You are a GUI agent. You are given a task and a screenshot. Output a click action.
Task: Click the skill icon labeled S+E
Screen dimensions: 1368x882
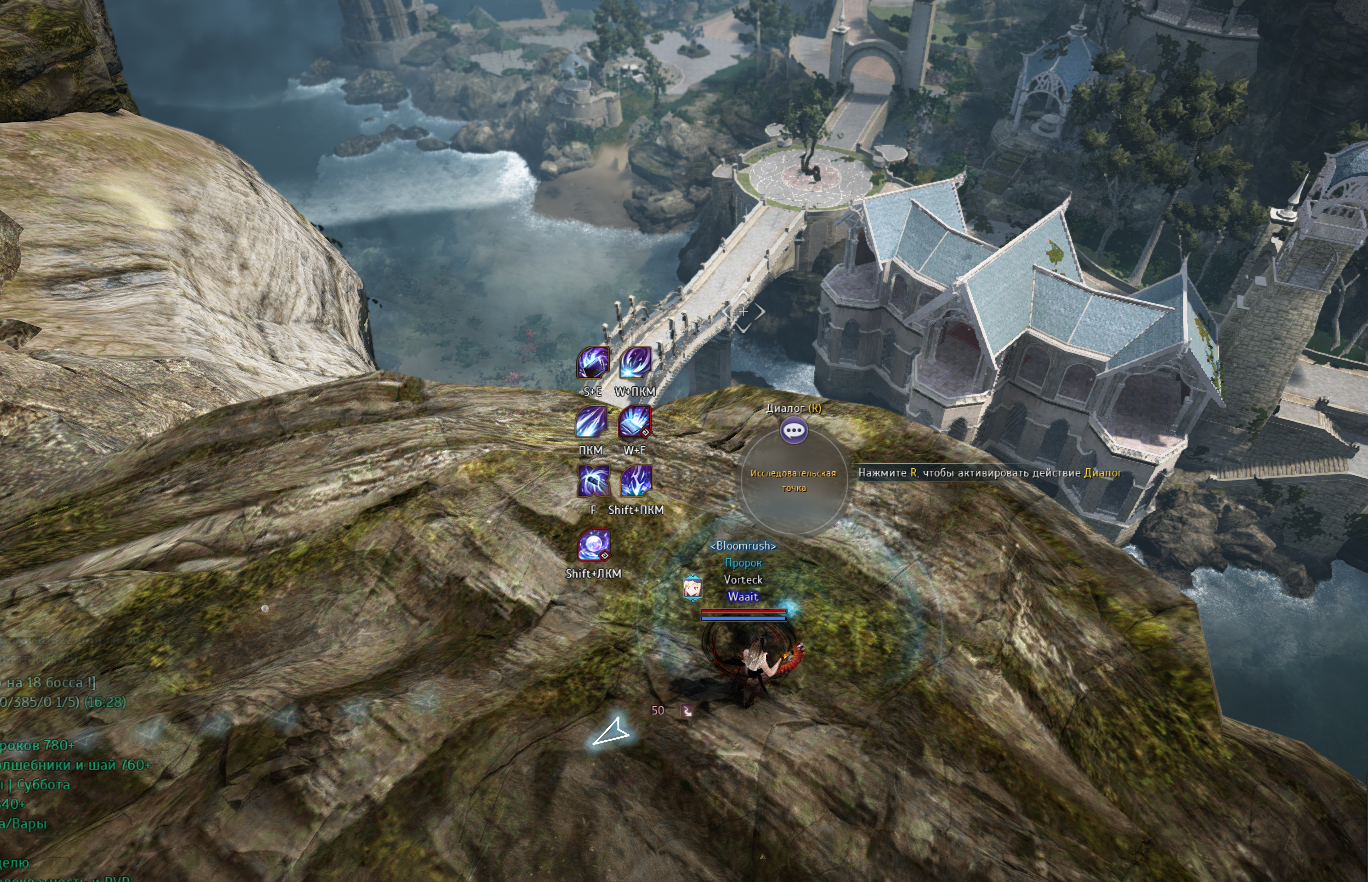(x=593, y=362)
